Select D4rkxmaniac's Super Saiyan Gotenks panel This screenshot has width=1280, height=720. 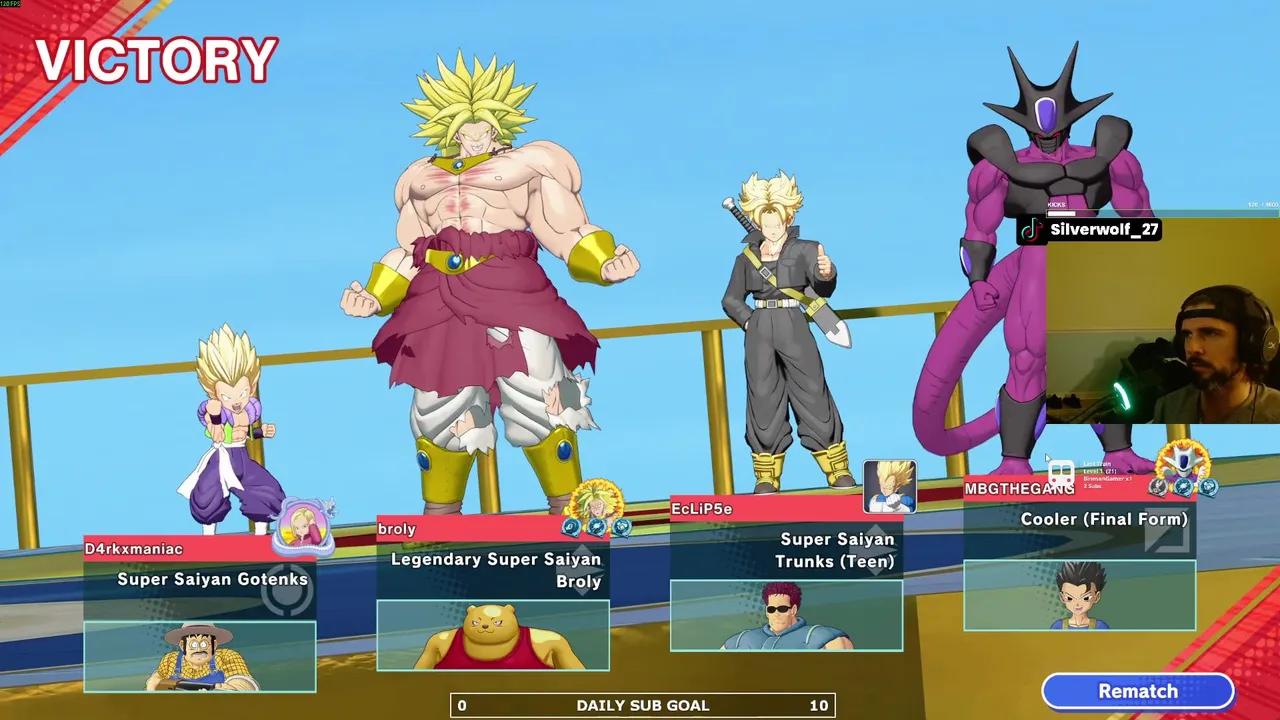point(200,580)
